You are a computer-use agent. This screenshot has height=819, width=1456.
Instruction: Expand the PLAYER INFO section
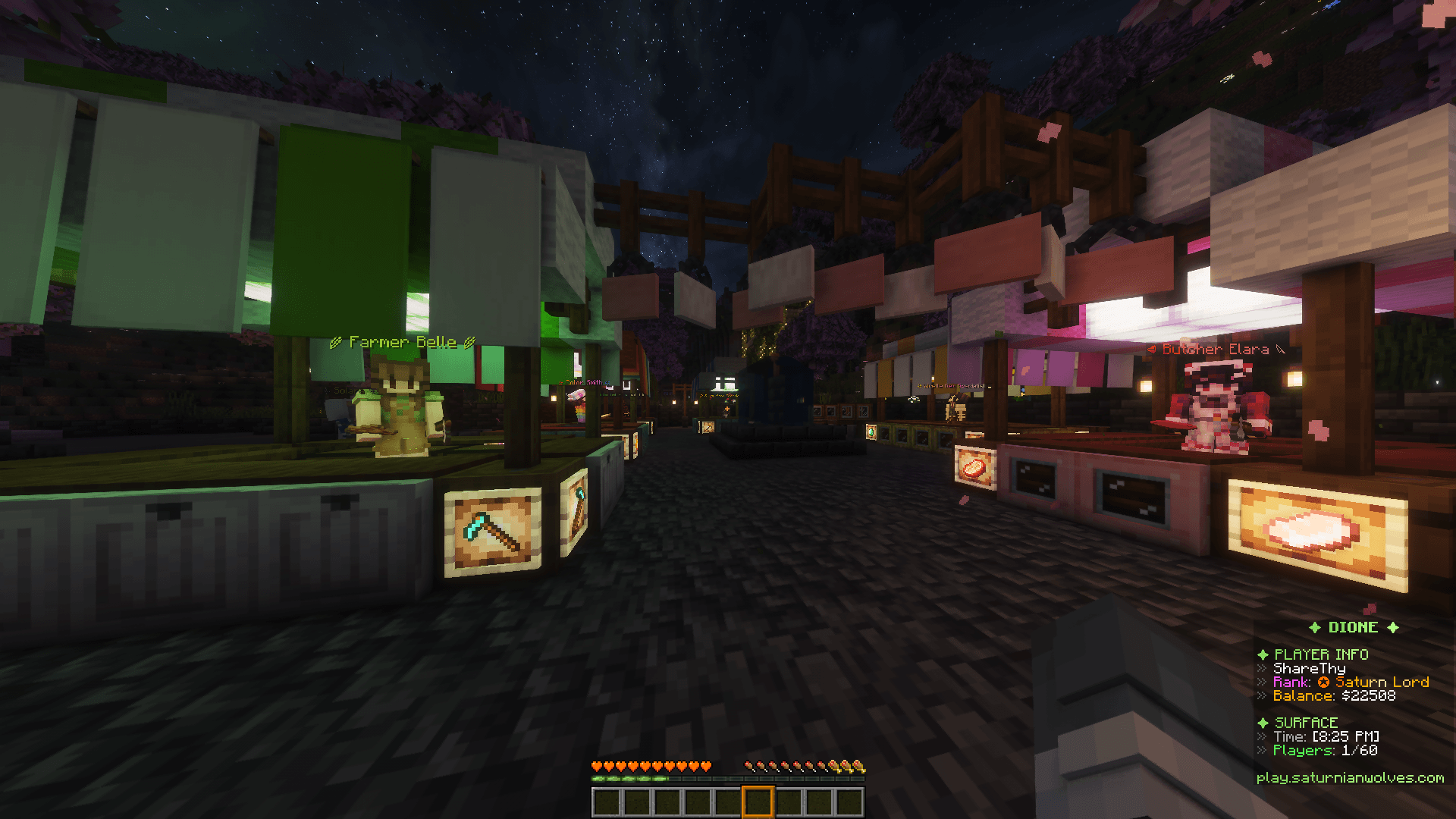1322,654
